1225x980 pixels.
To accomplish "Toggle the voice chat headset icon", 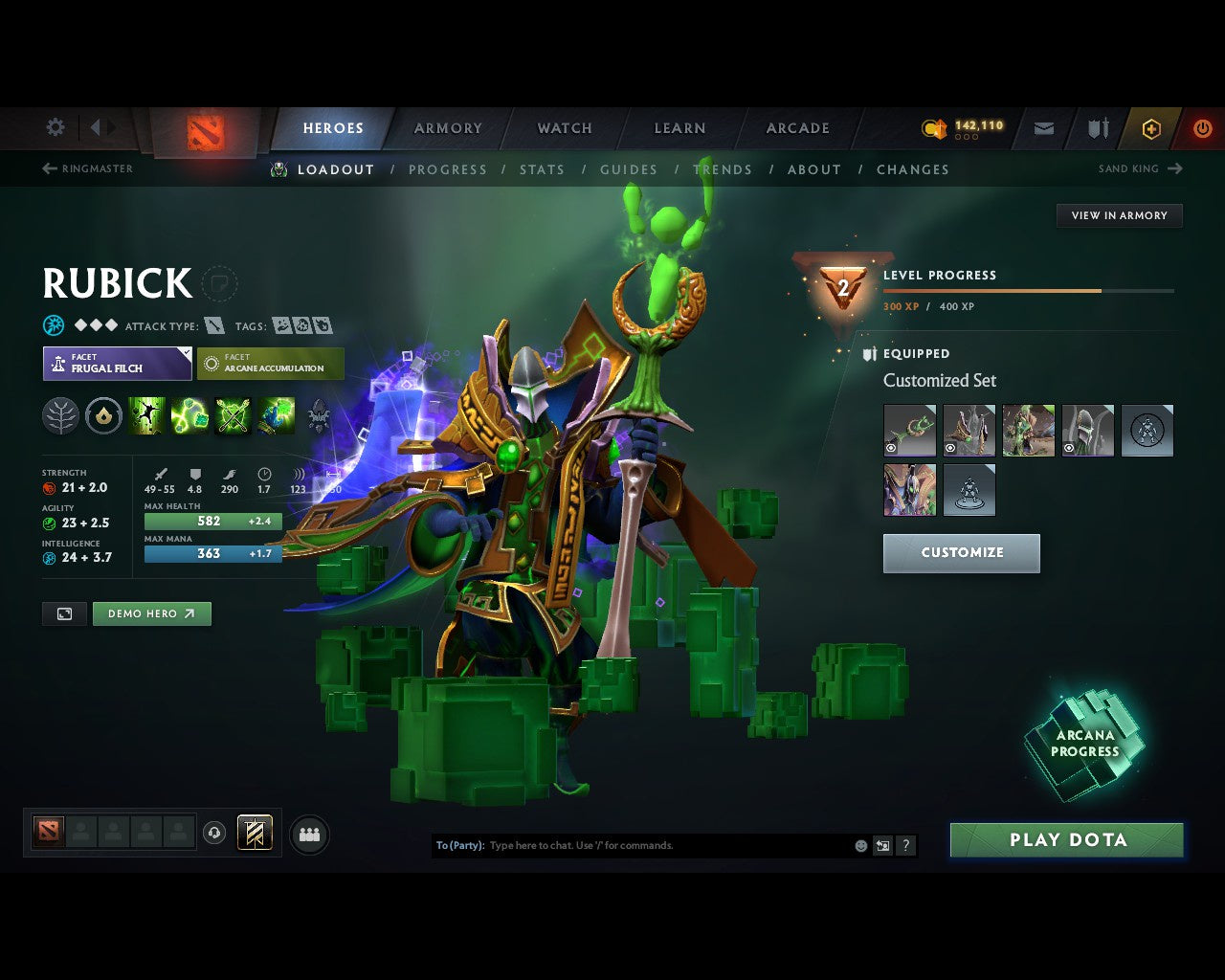I will [215, 834].
